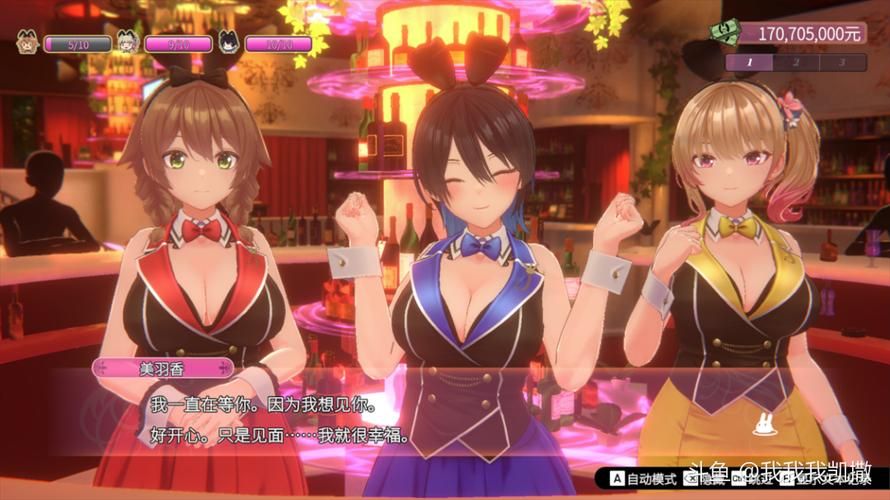Switch to page tab 3
Viewport: 890px width, 500px height.
coord(843,62)
